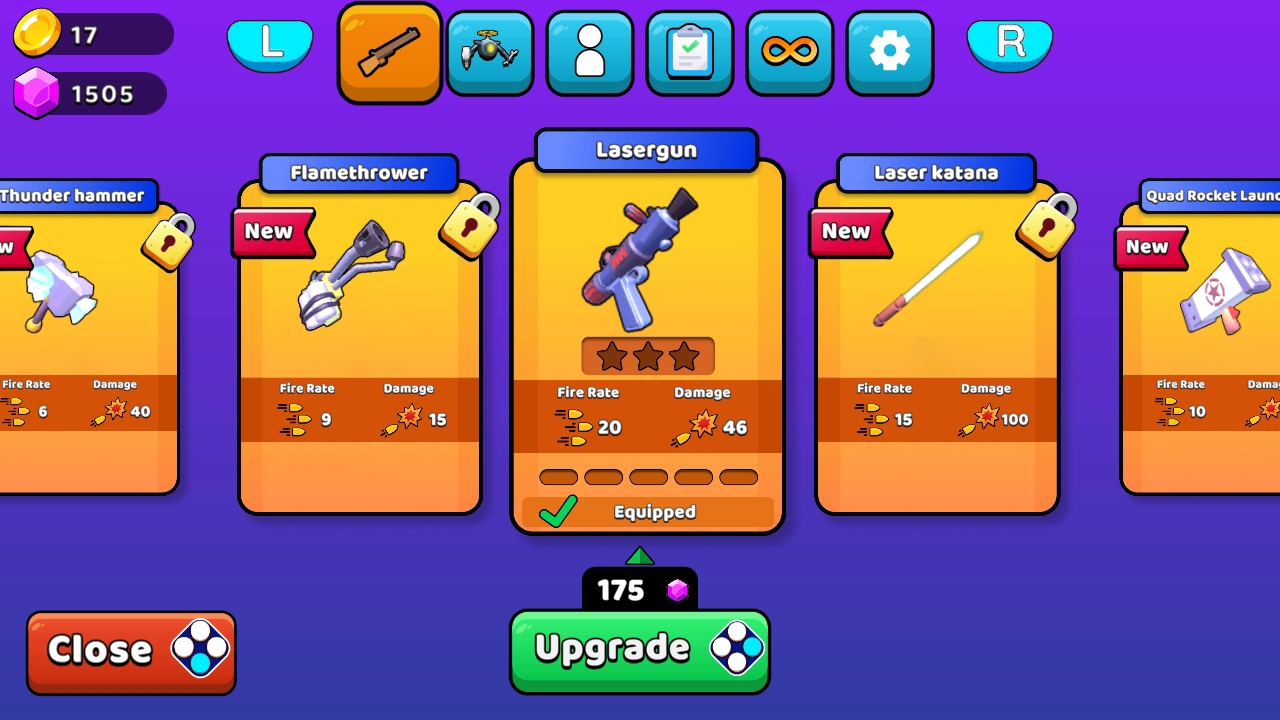Click the lock icon on Flamethrower card
The height and width of the screenshot is (720, 1280).
pyautogui.click(x=470, y=228)
